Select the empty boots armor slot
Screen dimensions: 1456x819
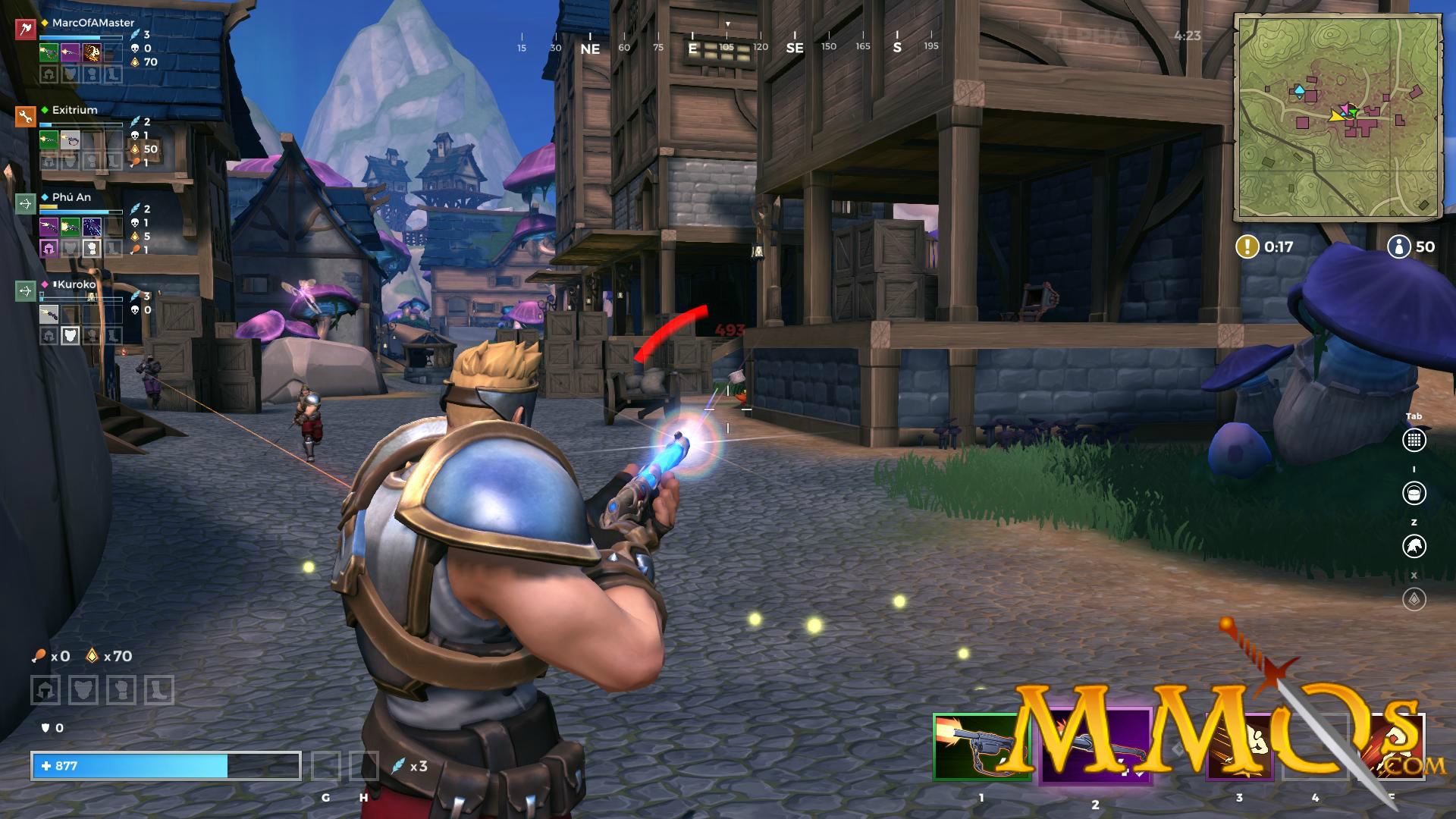158,691
